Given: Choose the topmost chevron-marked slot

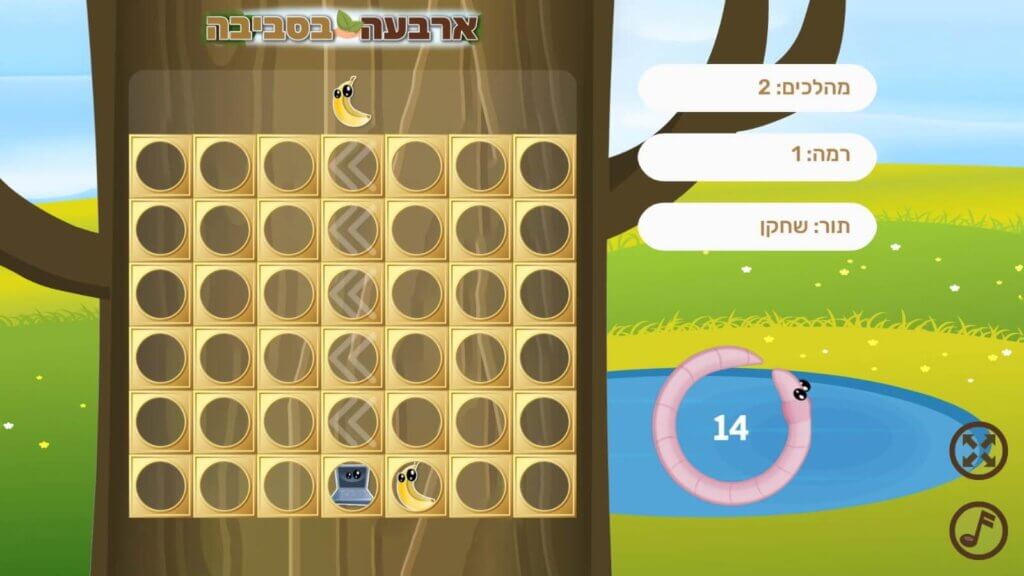Looking at the screenshot, I should pyautogui.click(x=352, y=166).
